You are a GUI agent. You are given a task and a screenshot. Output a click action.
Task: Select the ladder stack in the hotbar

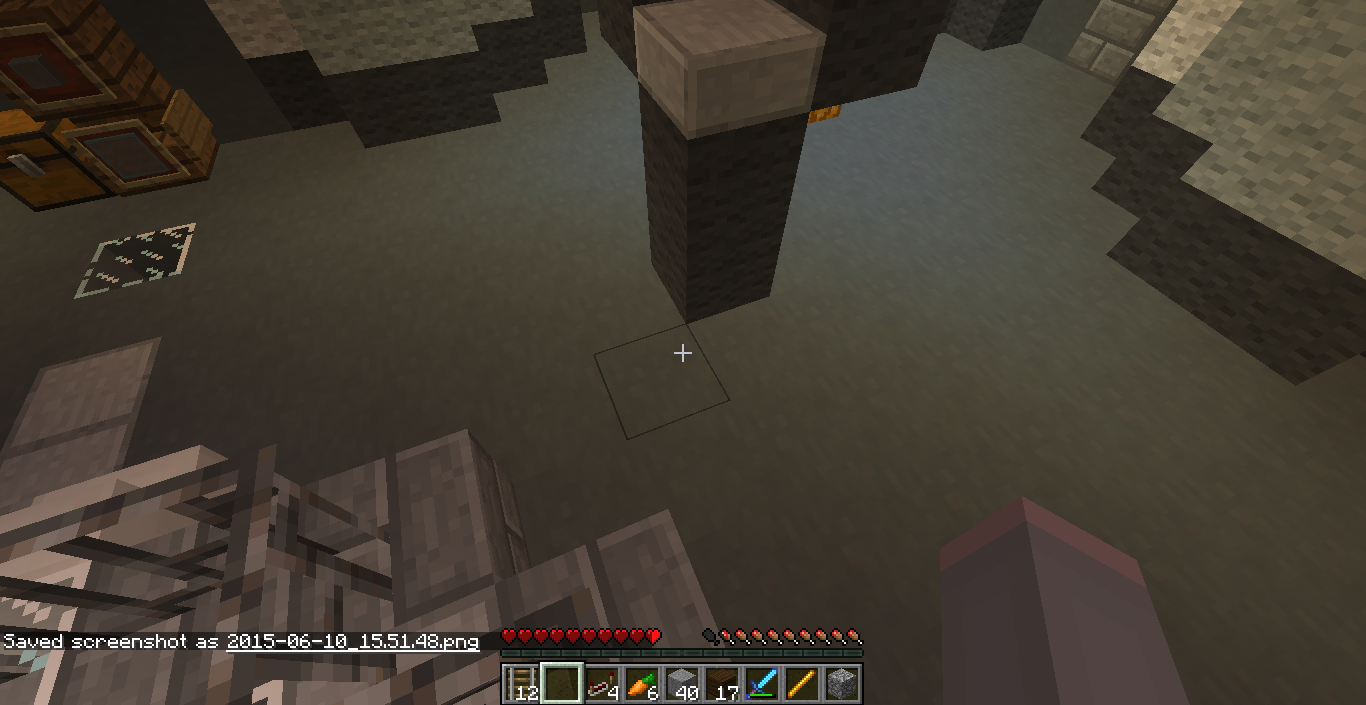[521, 684]
